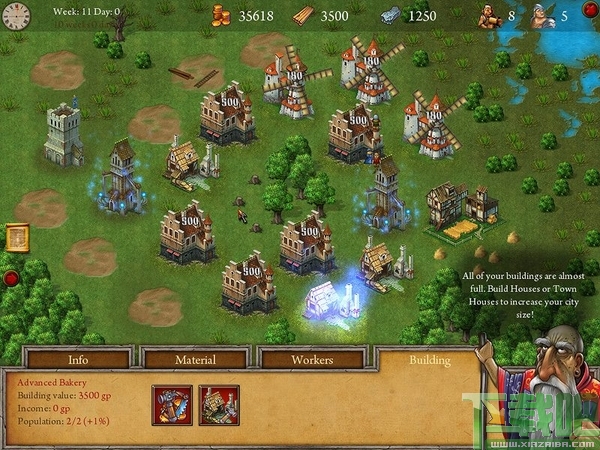The height and width of the screenshot is (450, 600).
Task: Click the red round arrow button
Action: coord(11,278)
